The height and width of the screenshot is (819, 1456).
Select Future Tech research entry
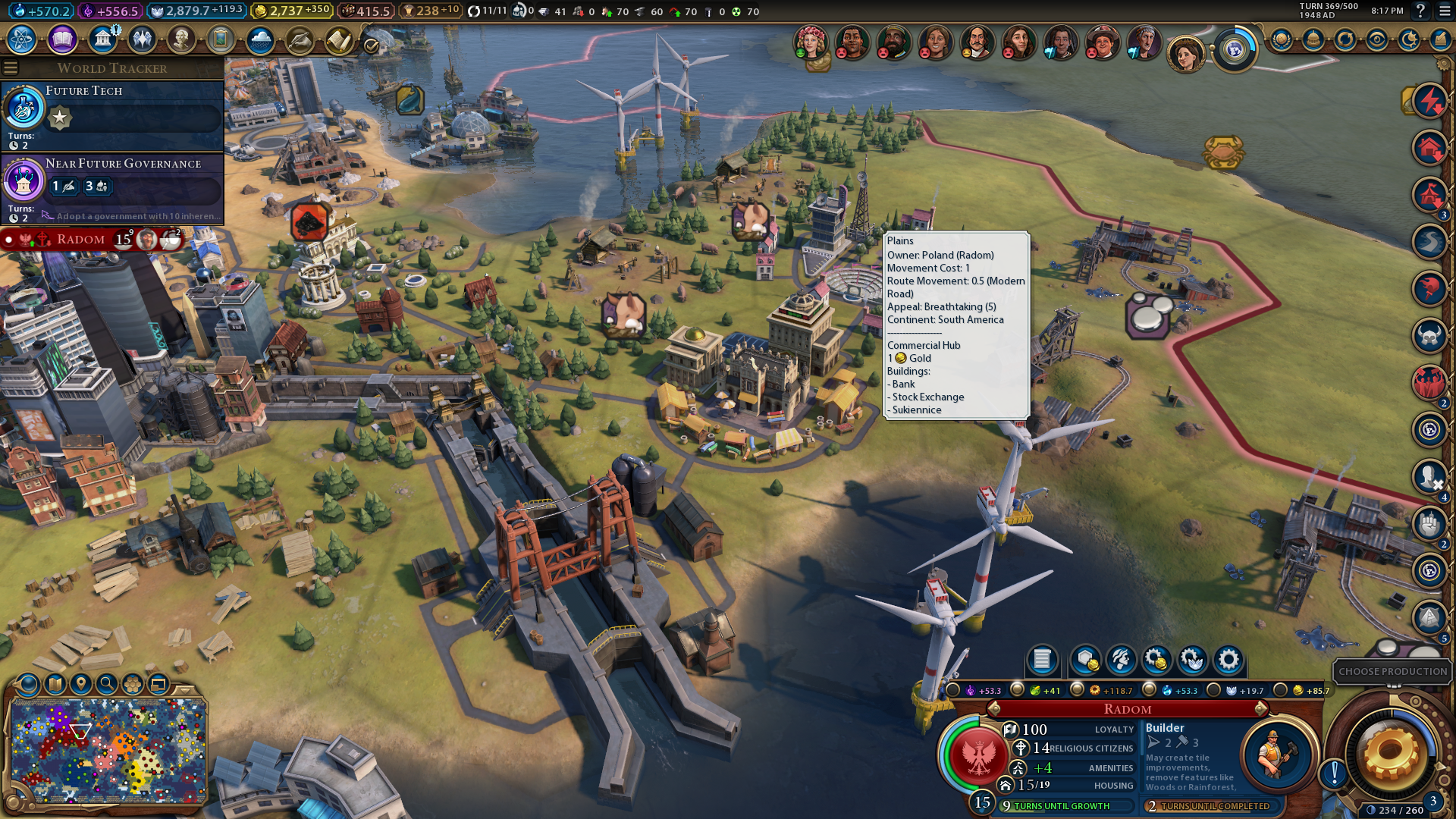click(x=112, y=115)
